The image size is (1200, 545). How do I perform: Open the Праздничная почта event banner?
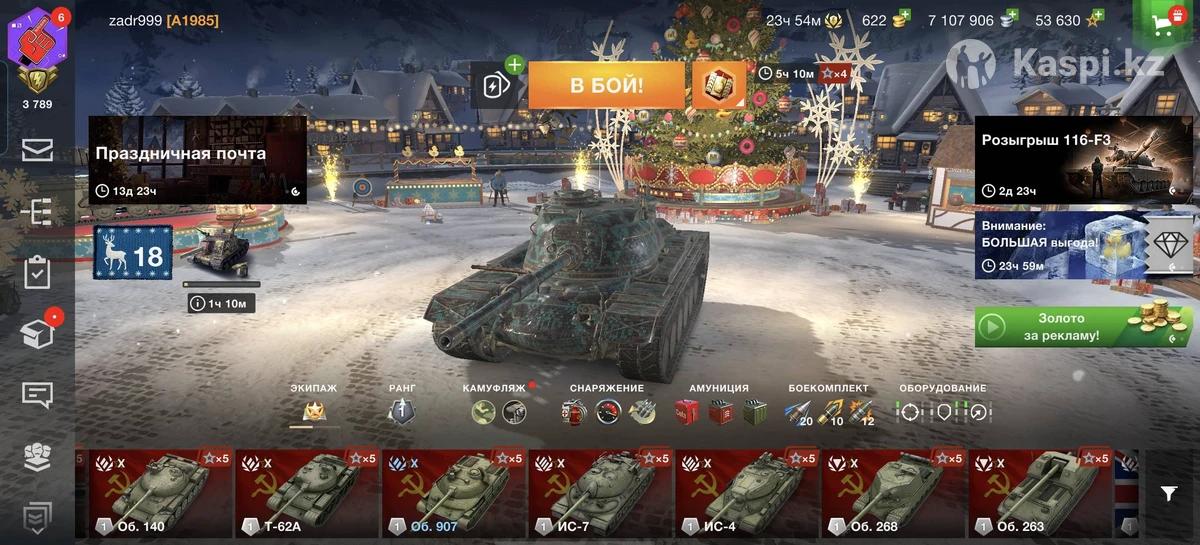(x=197, y=160)
